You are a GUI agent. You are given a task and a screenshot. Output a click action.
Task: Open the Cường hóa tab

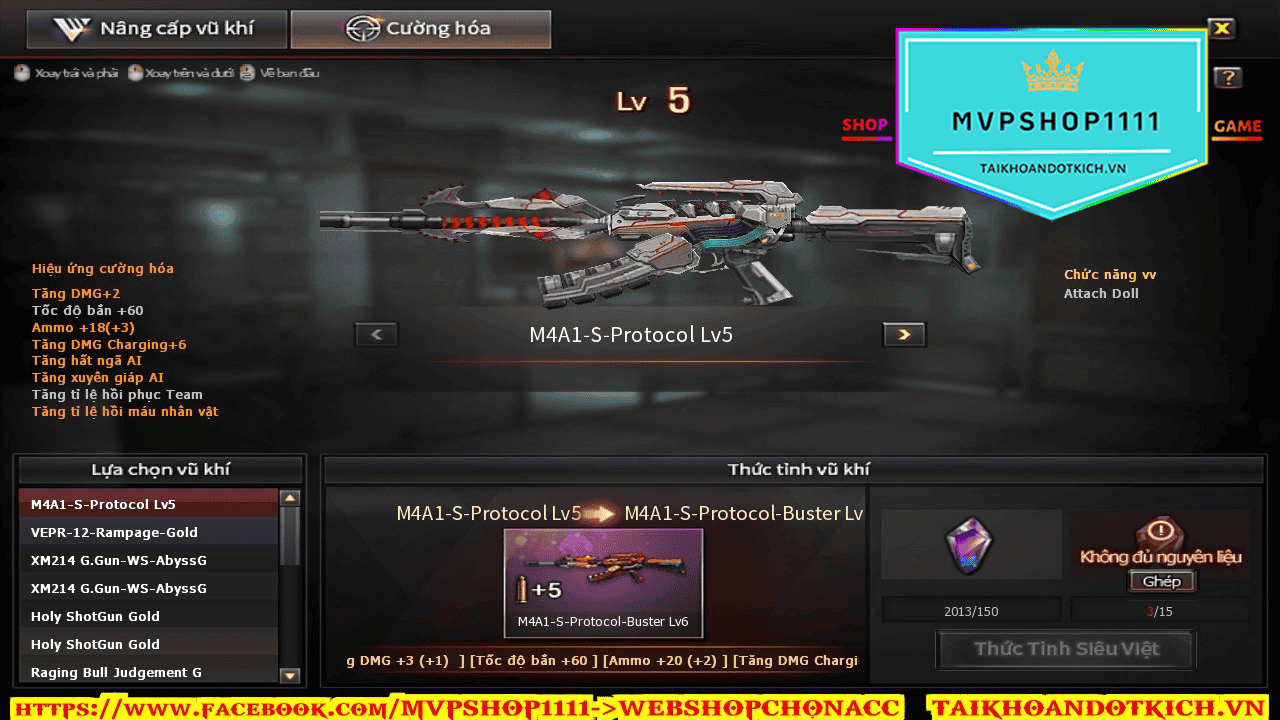(420, 30)
